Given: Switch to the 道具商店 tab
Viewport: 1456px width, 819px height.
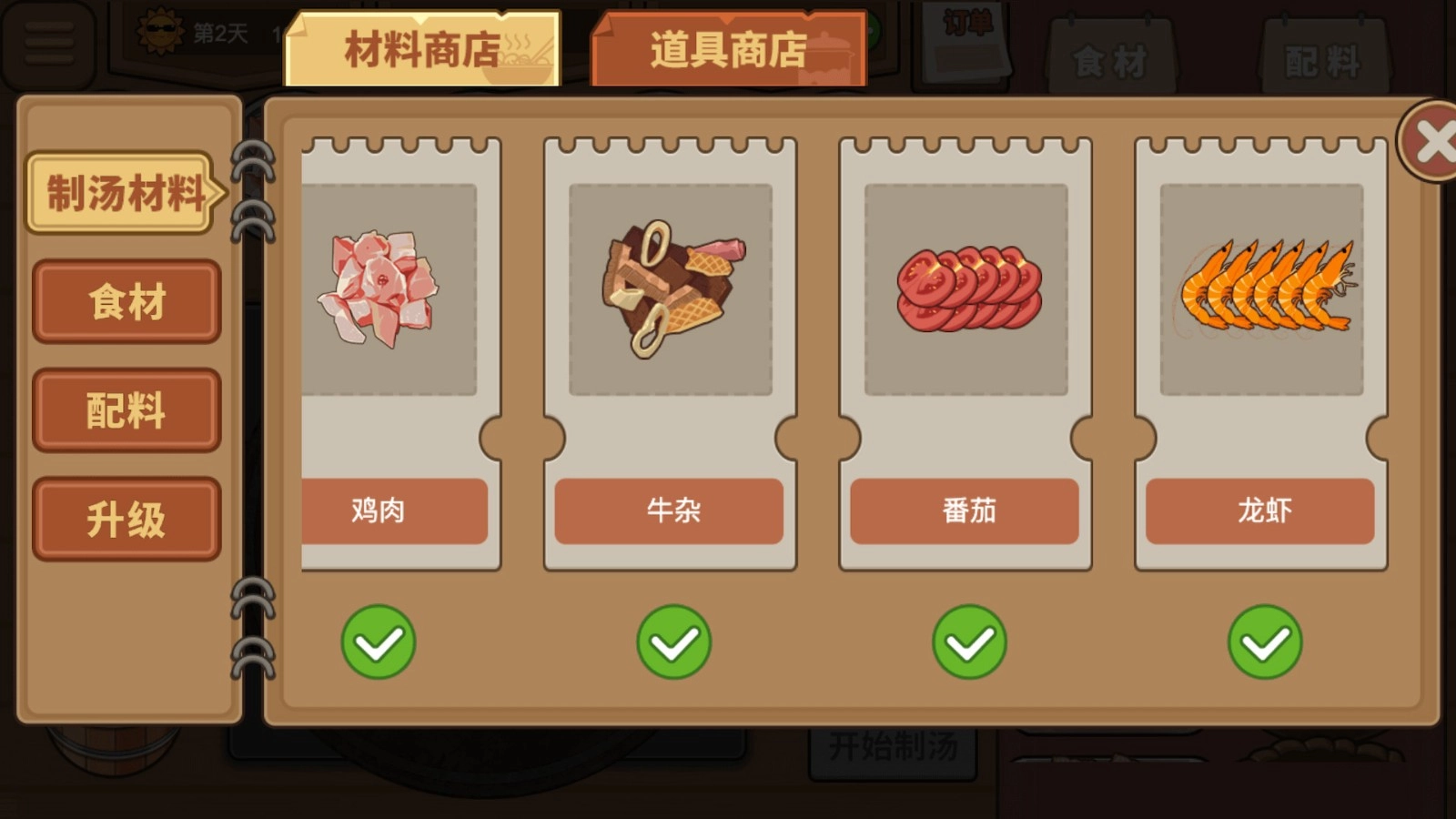Looking at the screenshot, I should [x=728, y=50].
